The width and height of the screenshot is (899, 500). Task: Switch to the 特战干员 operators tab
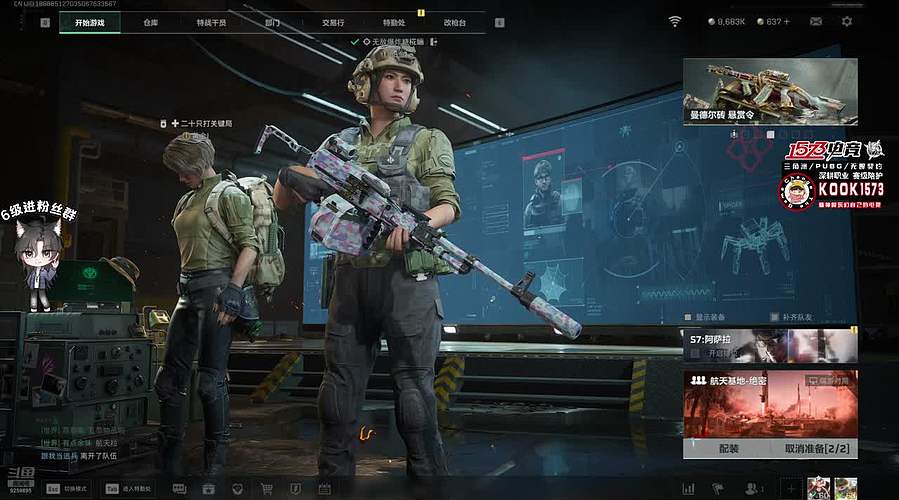(211, 21)
